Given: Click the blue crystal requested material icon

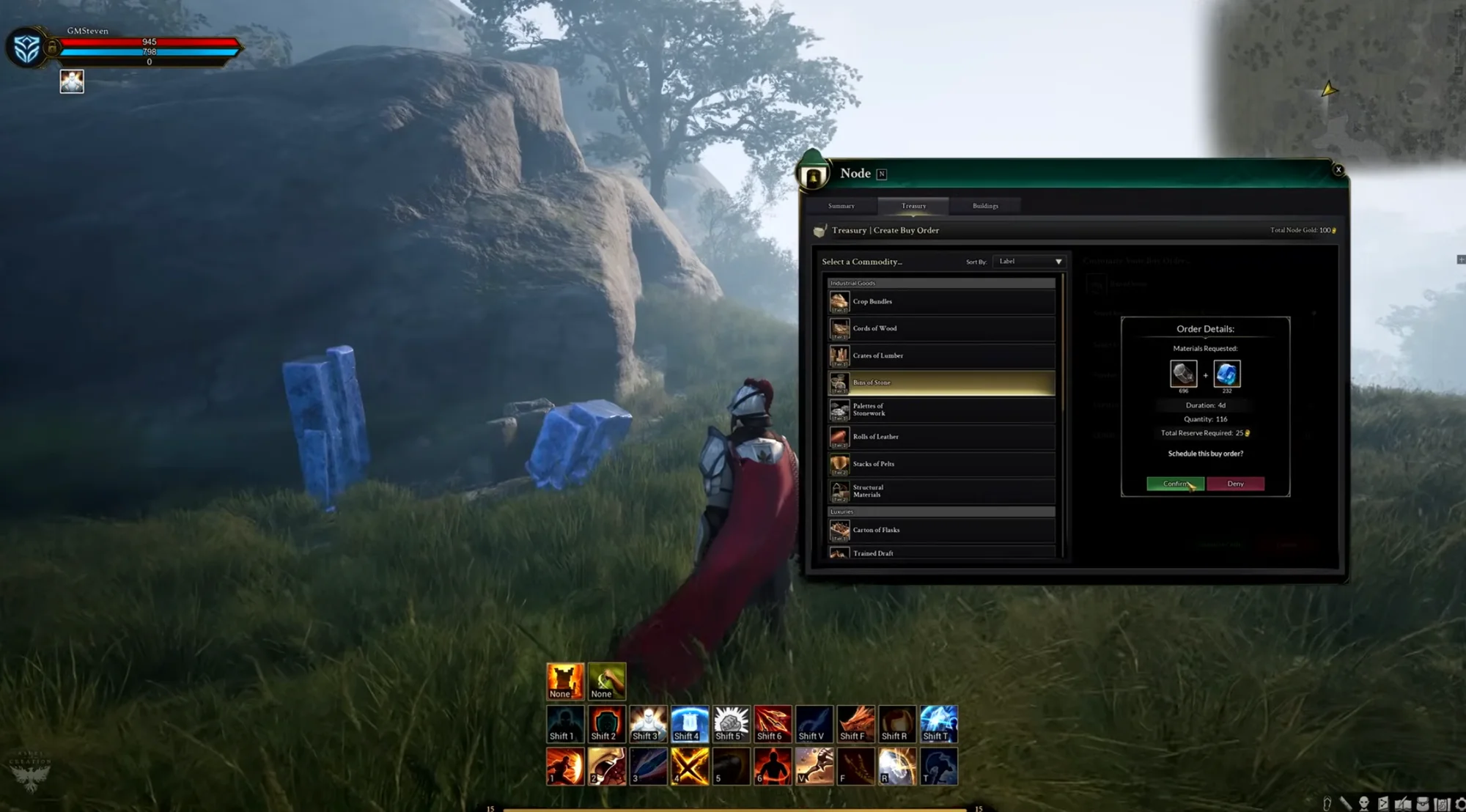Looking at the screenshot, I should [x=1226, y=374].
